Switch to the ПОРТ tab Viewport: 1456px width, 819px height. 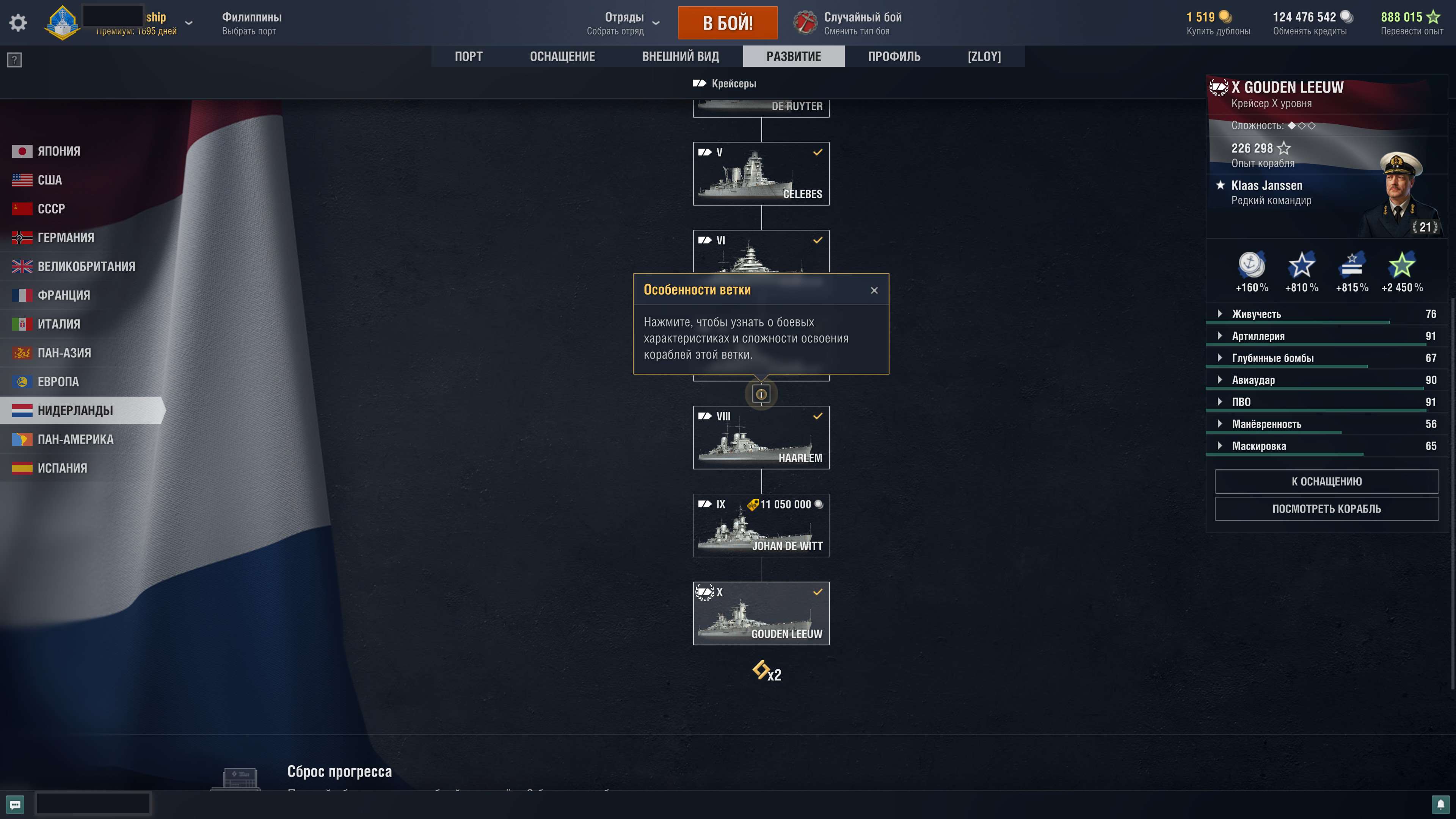pos(469,56)
